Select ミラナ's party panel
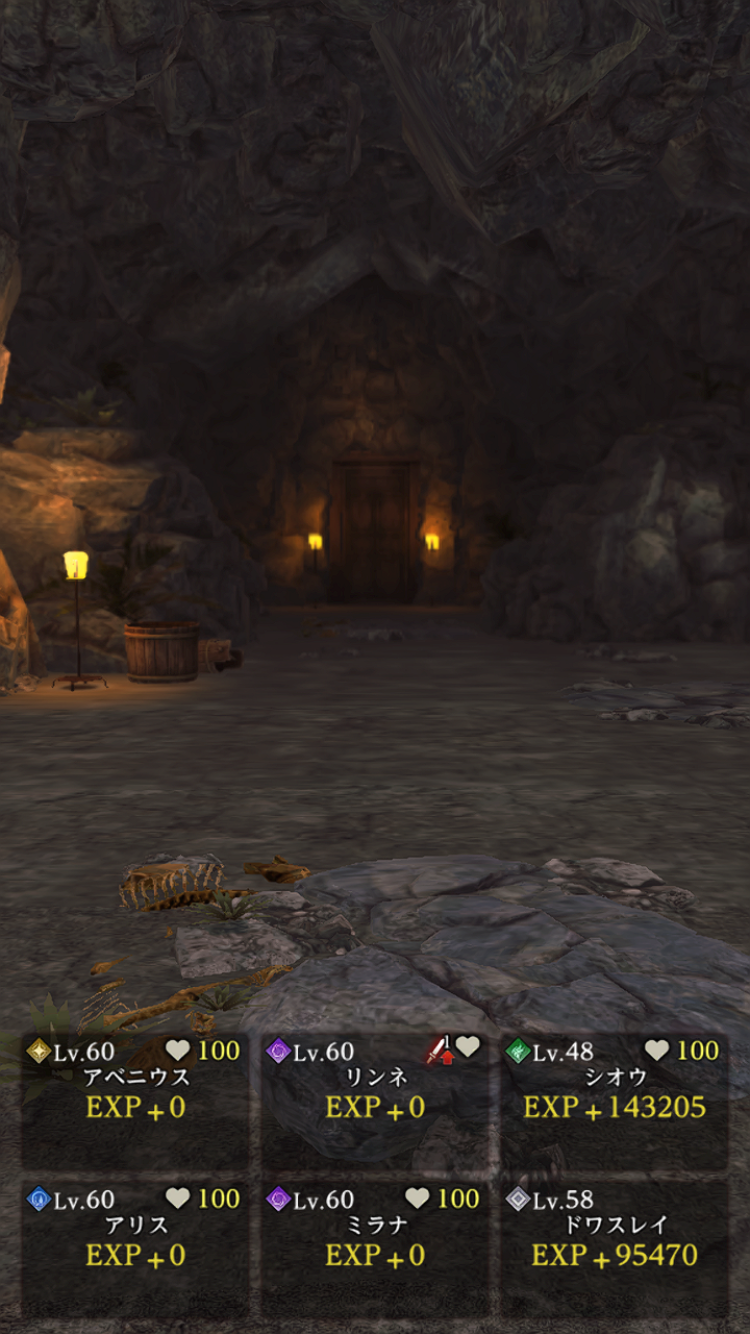 375,1247
